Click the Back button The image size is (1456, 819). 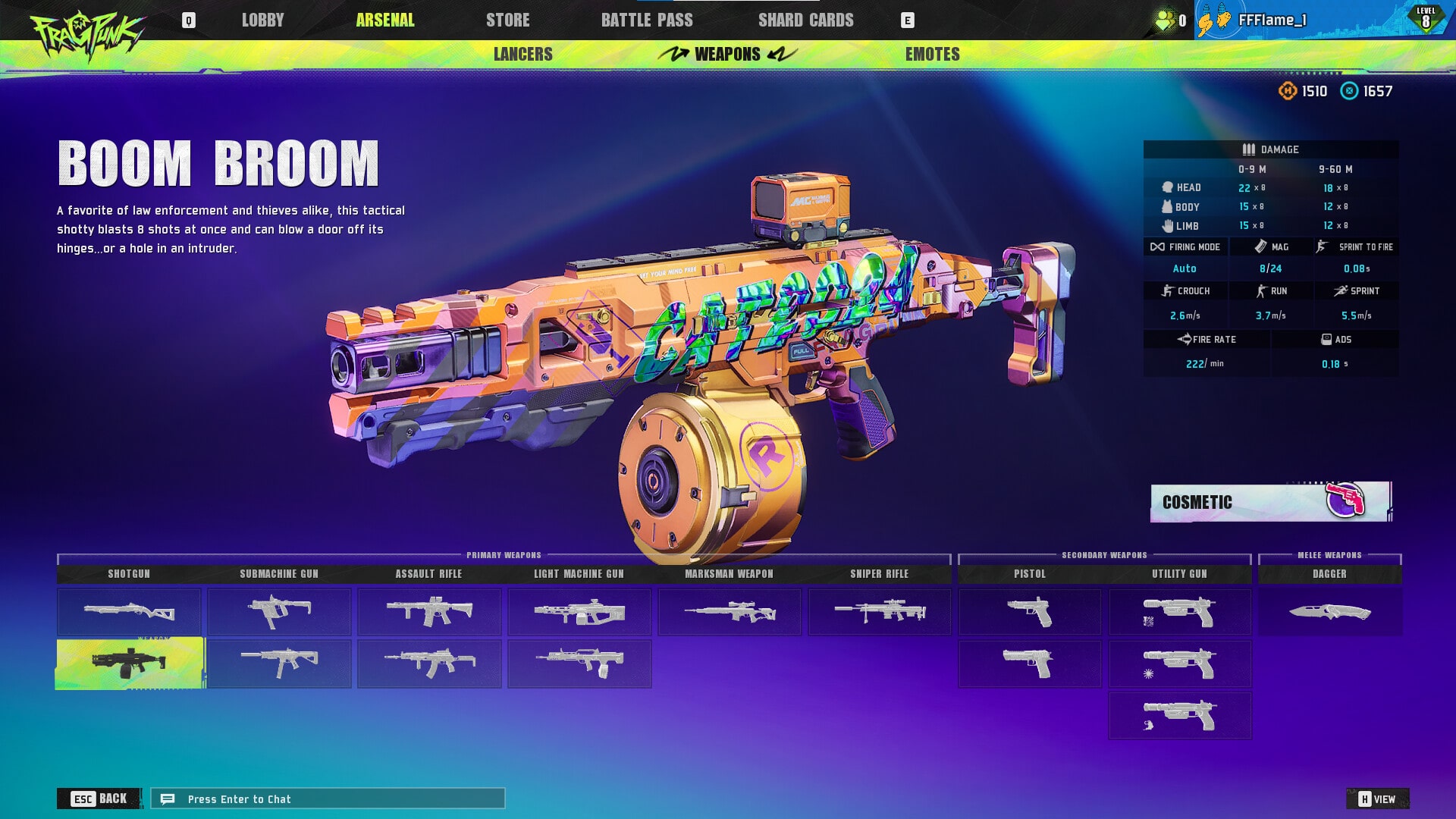click(99, 799)
